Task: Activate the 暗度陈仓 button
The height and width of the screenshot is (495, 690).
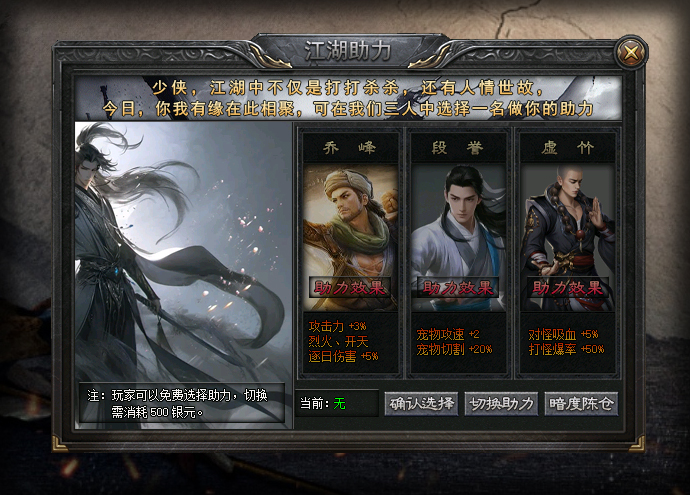Action: click(581, 403)
